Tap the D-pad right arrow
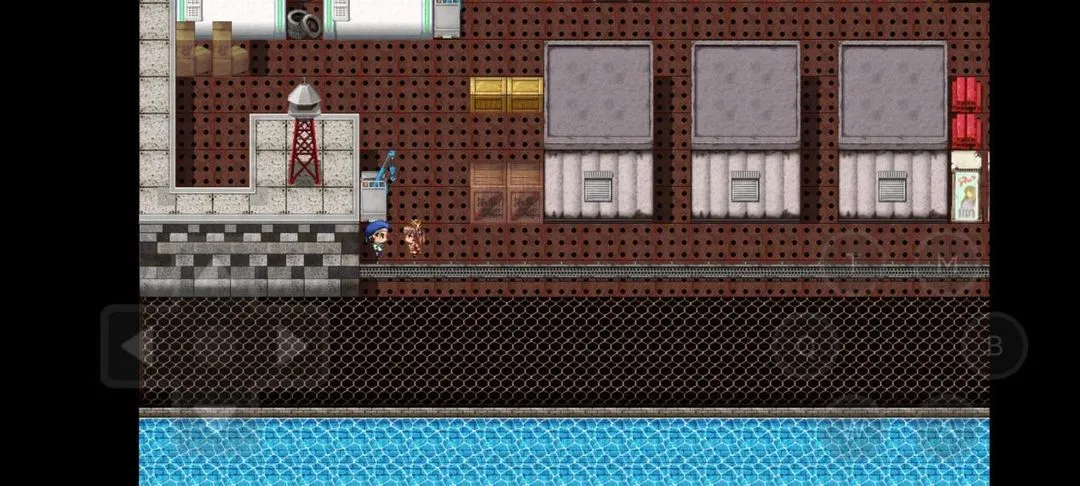The width and height of the screenshot is (1080, 486). 292,346
